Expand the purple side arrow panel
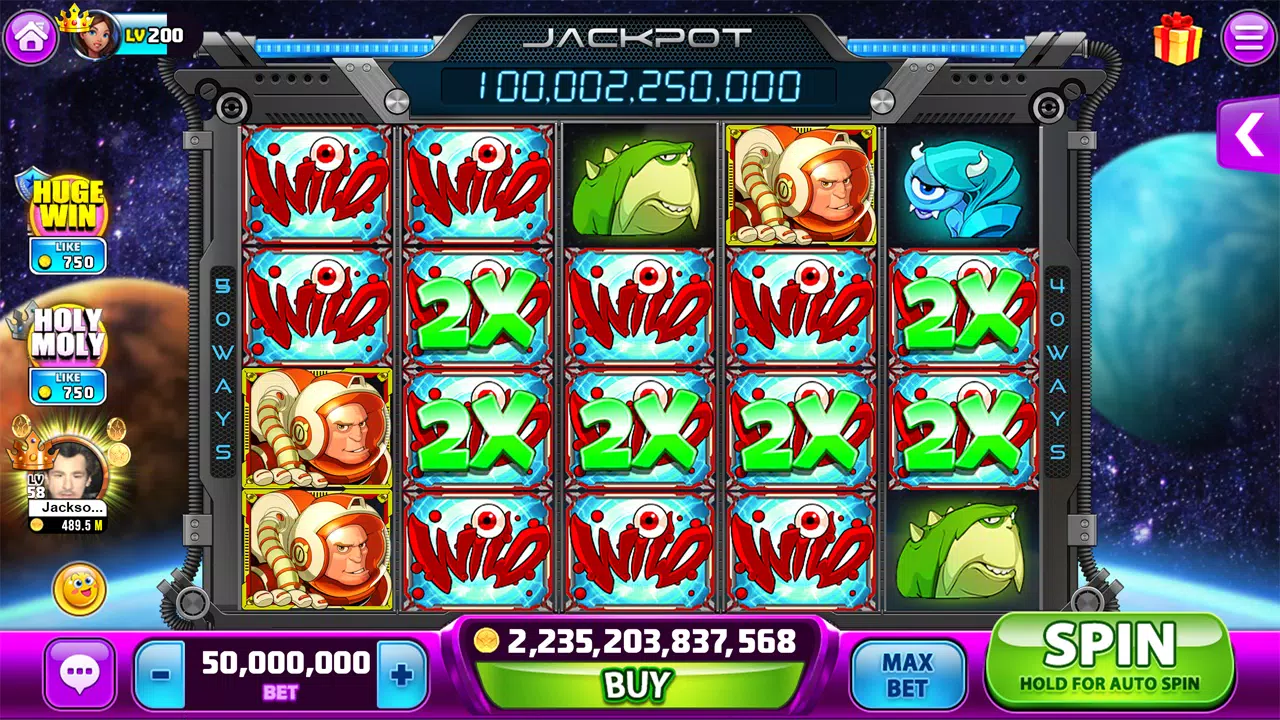The image size is (1280, 720). click(1249, 135)
